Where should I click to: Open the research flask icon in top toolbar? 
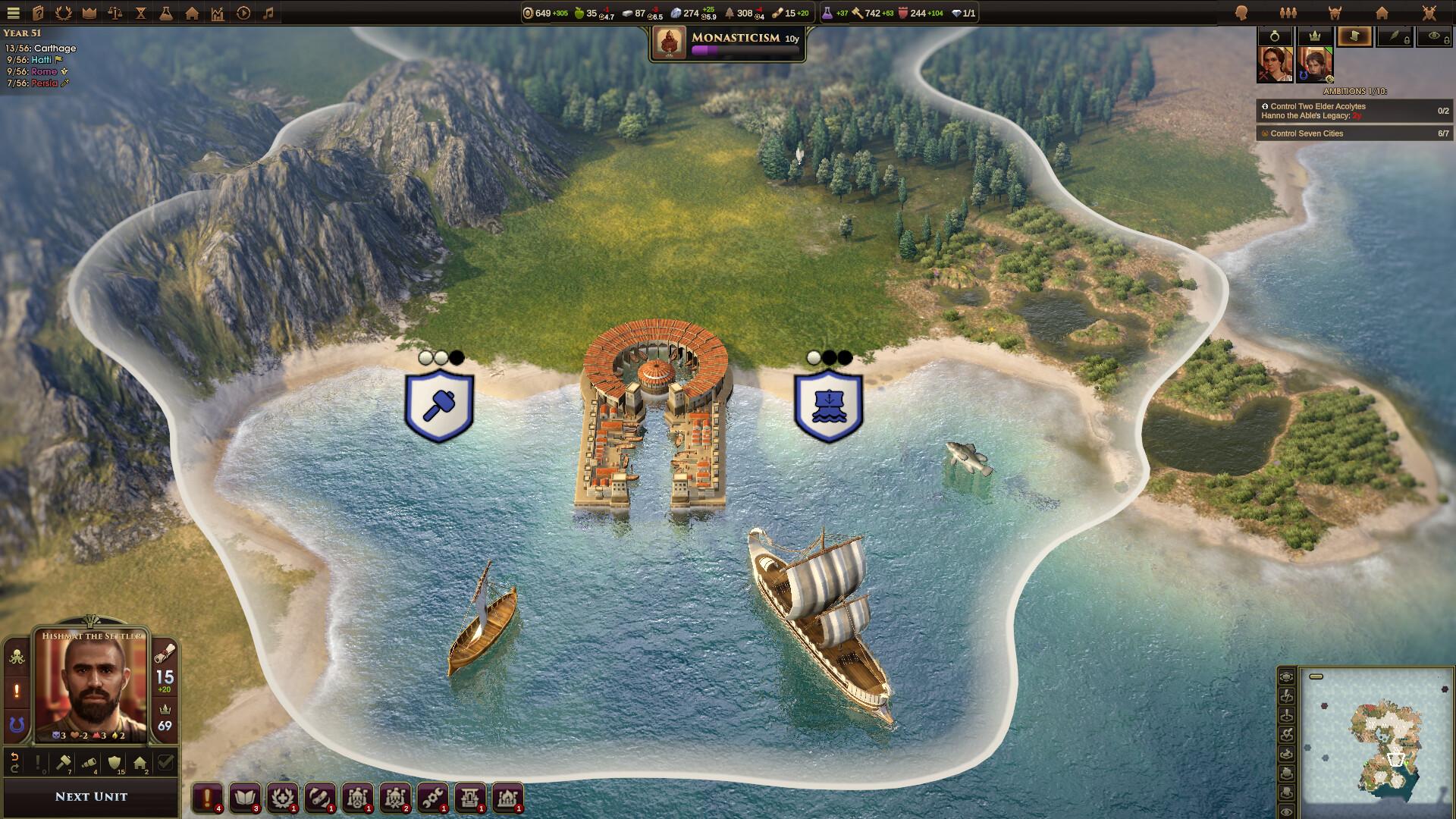[167, 12]
